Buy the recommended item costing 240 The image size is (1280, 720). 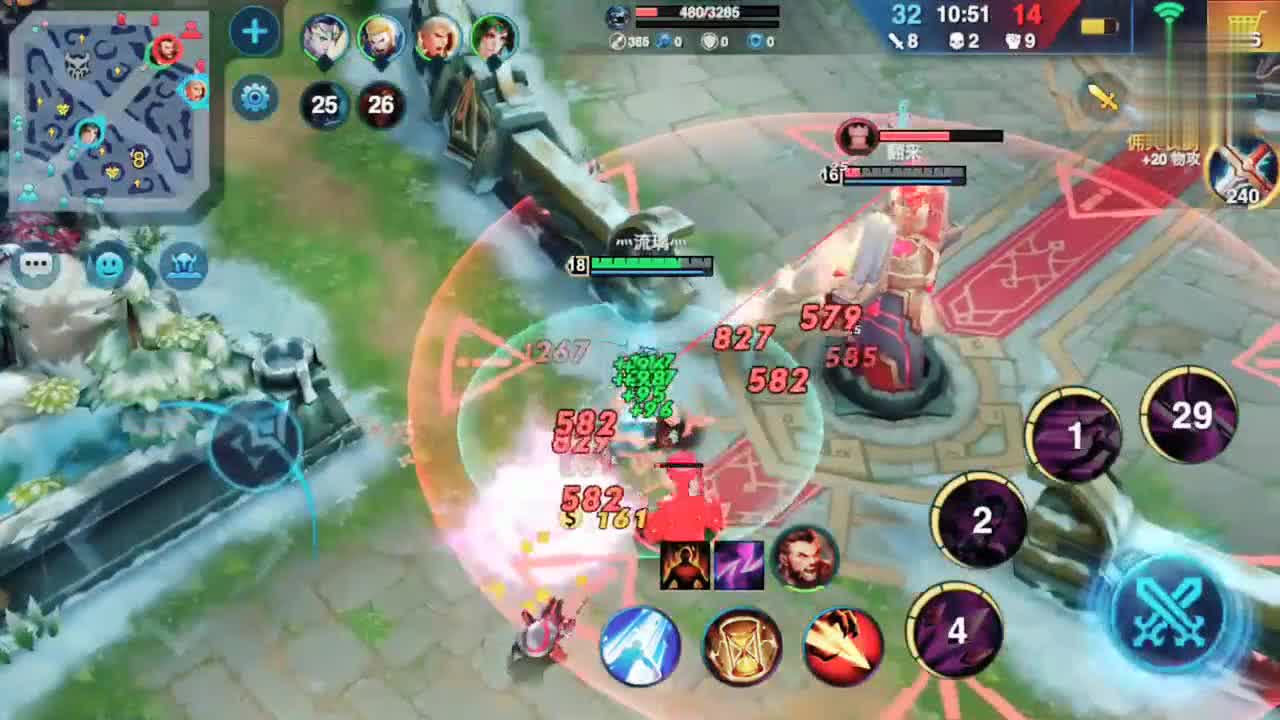1244,170
